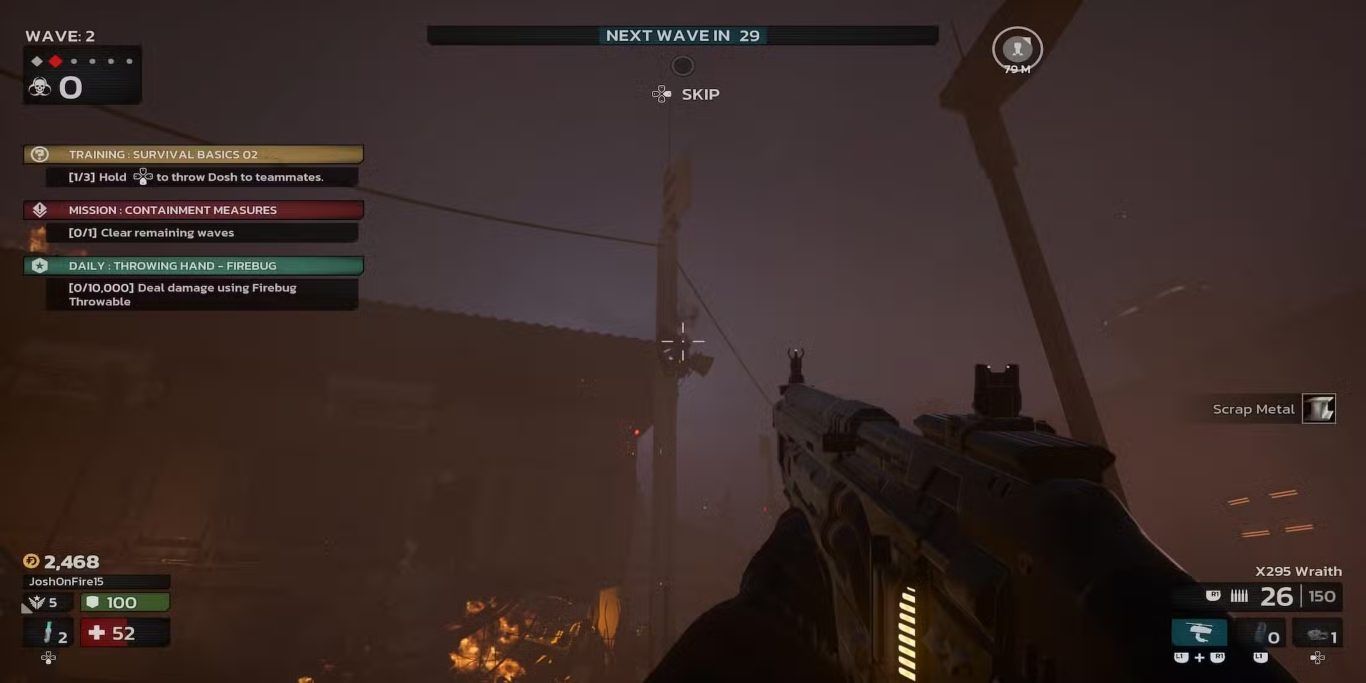Viewport: 1366px width, 683px height.
Task: Select the grenade slot showing 0
Action: [1259, 634]
